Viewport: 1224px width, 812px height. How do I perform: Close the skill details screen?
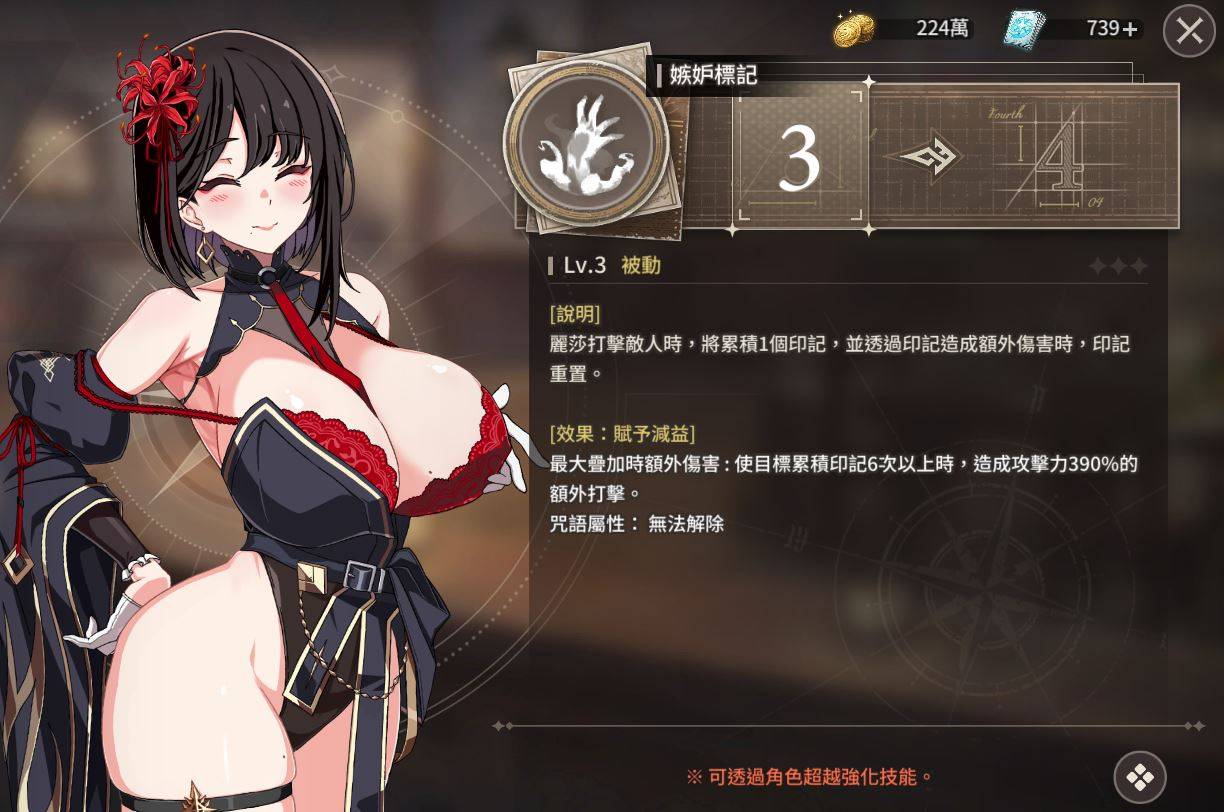(x=1189, y=31)
